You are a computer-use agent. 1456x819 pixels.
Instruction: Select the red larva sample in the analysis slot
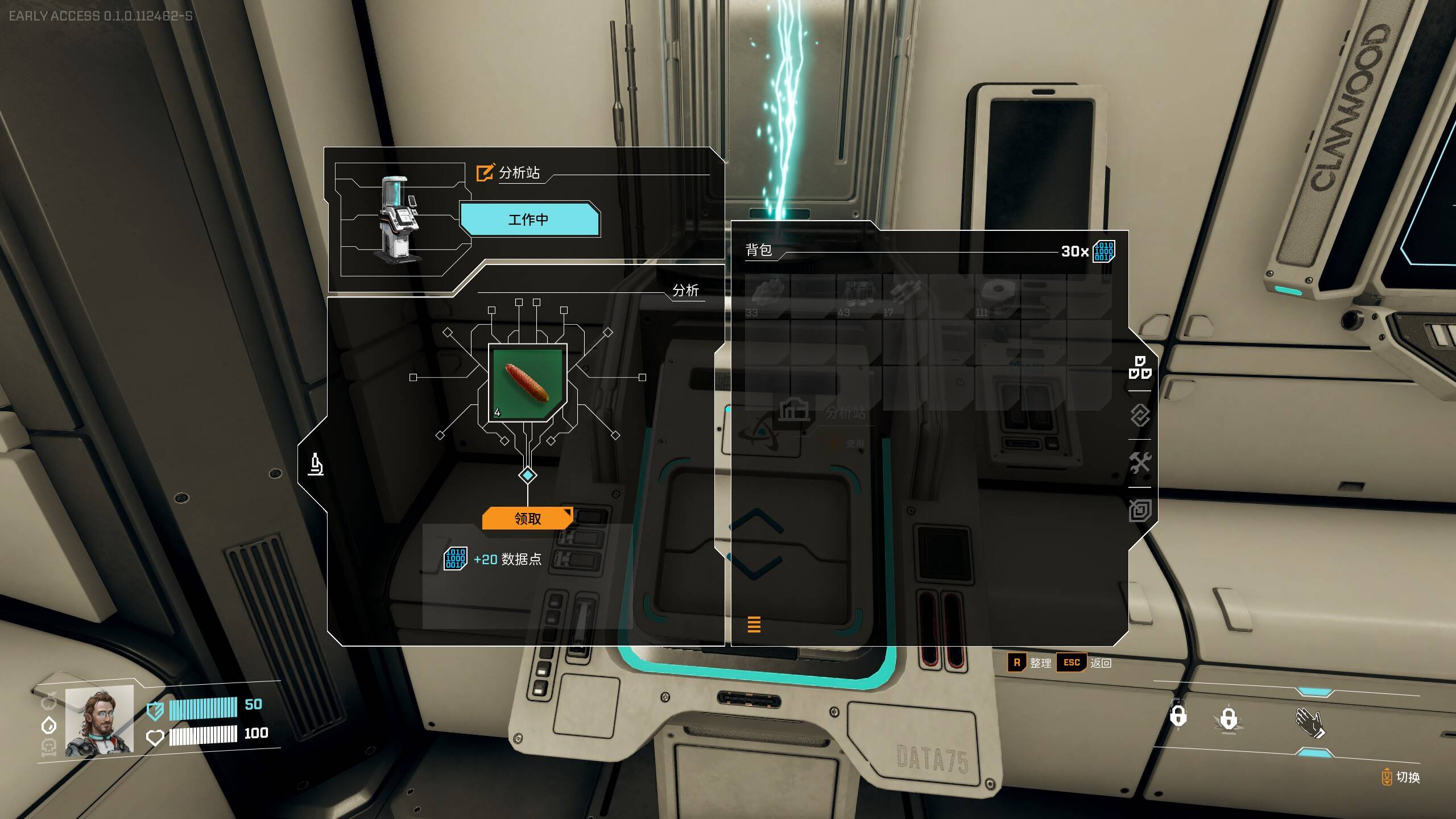coord(527,382)
